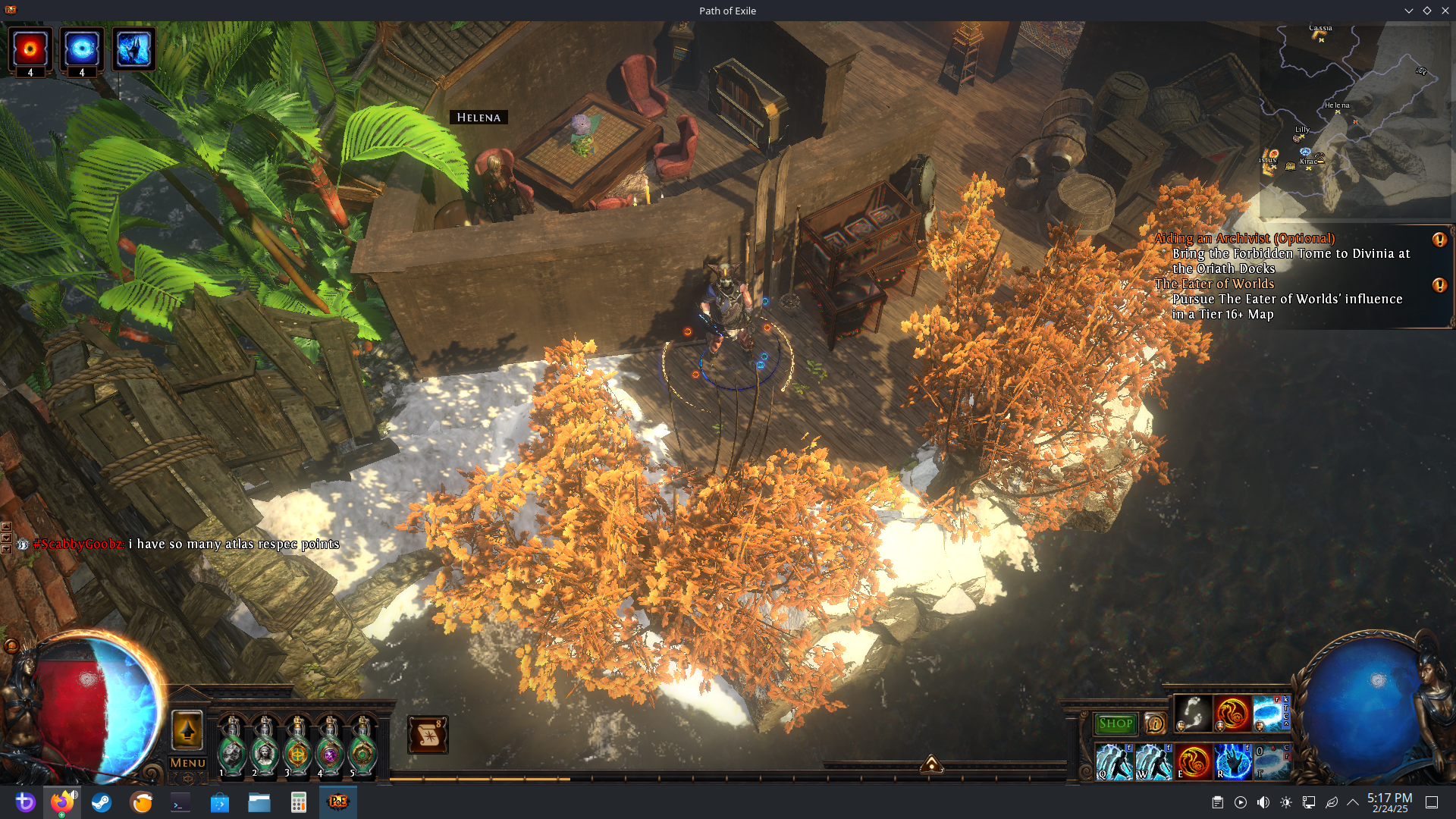The image size is (1456, 819).
Task: Select the dash skill bound to Q
Action: coord(1114,761)
